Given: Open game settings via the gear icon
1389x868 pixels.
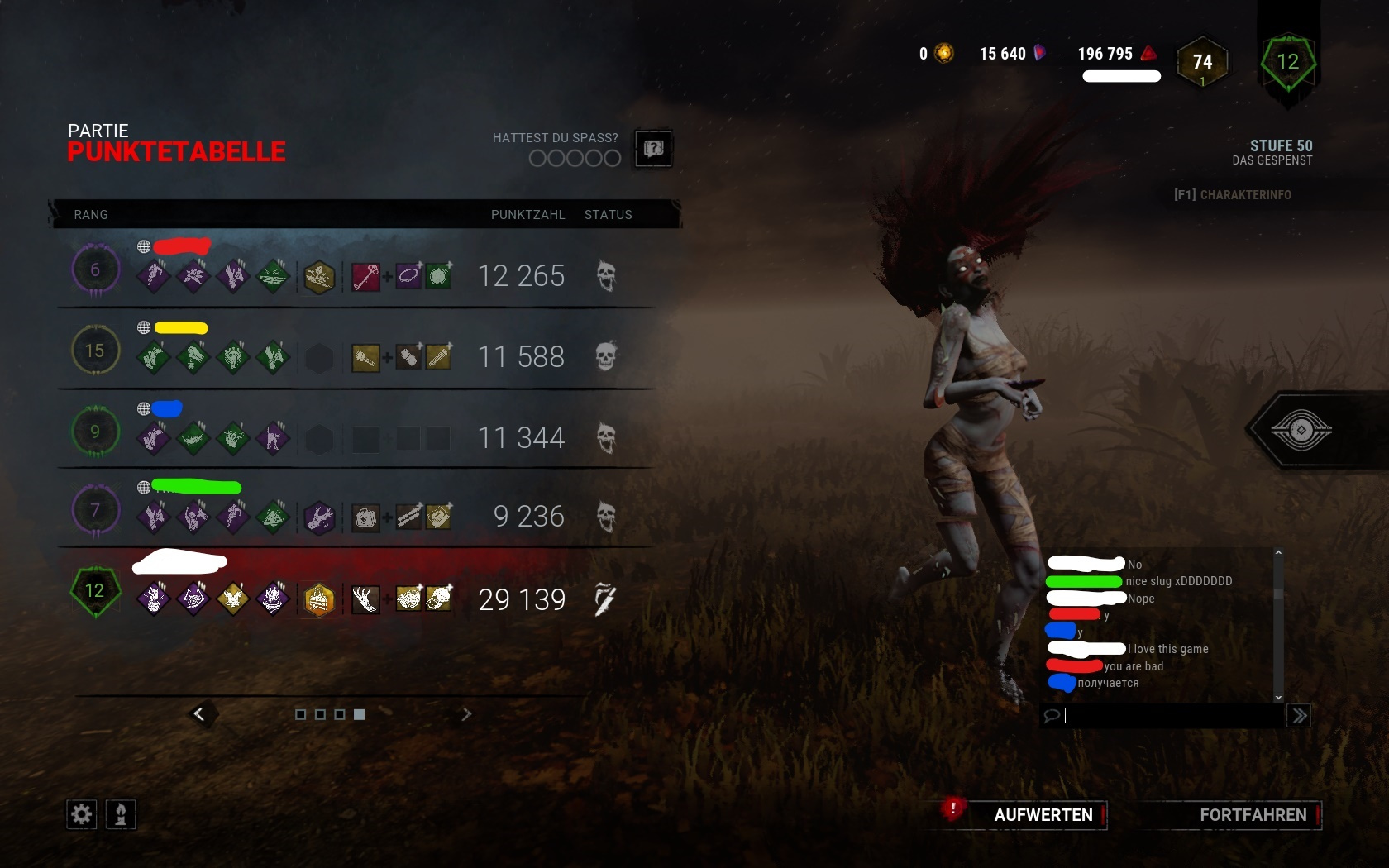Looking at the screenshot, I should 80,814.
